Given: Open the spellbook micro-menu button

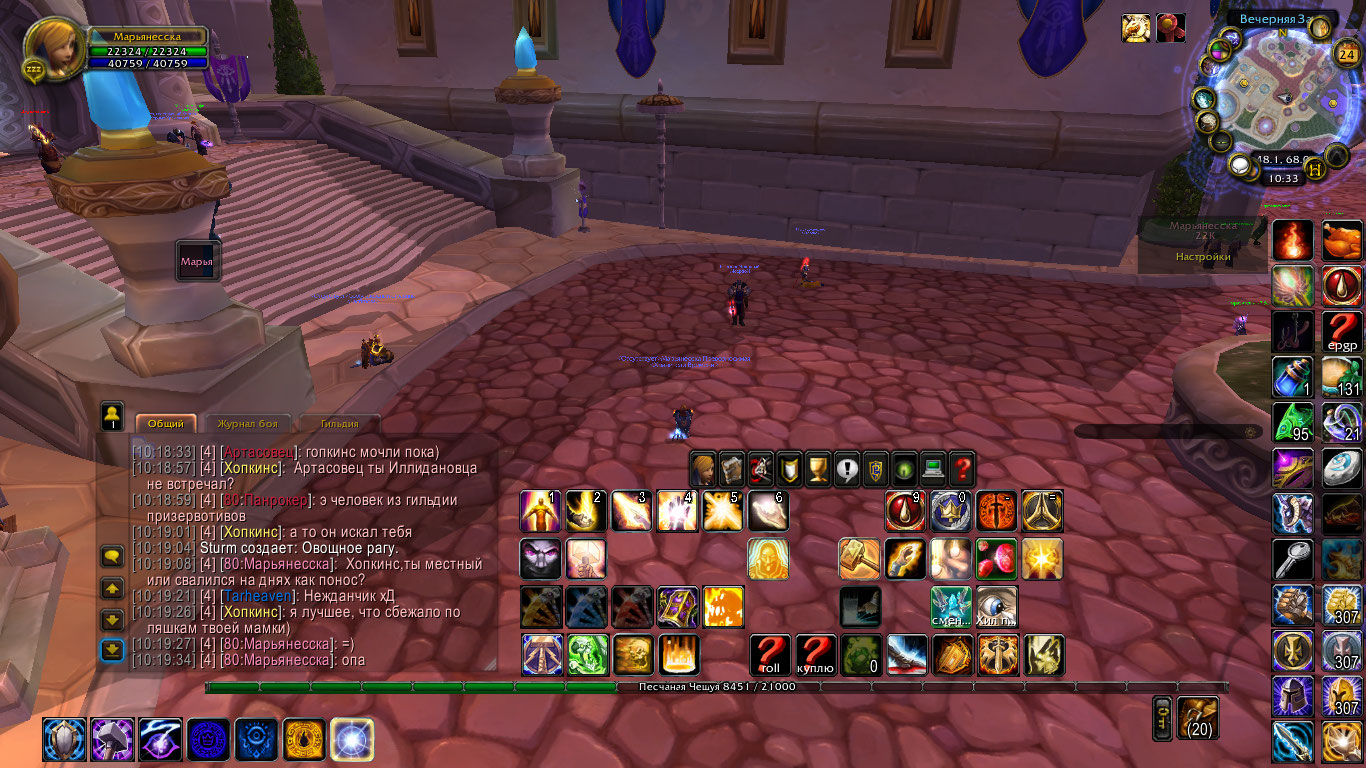Looking at the screenshot, I should (x=732, y=467).
